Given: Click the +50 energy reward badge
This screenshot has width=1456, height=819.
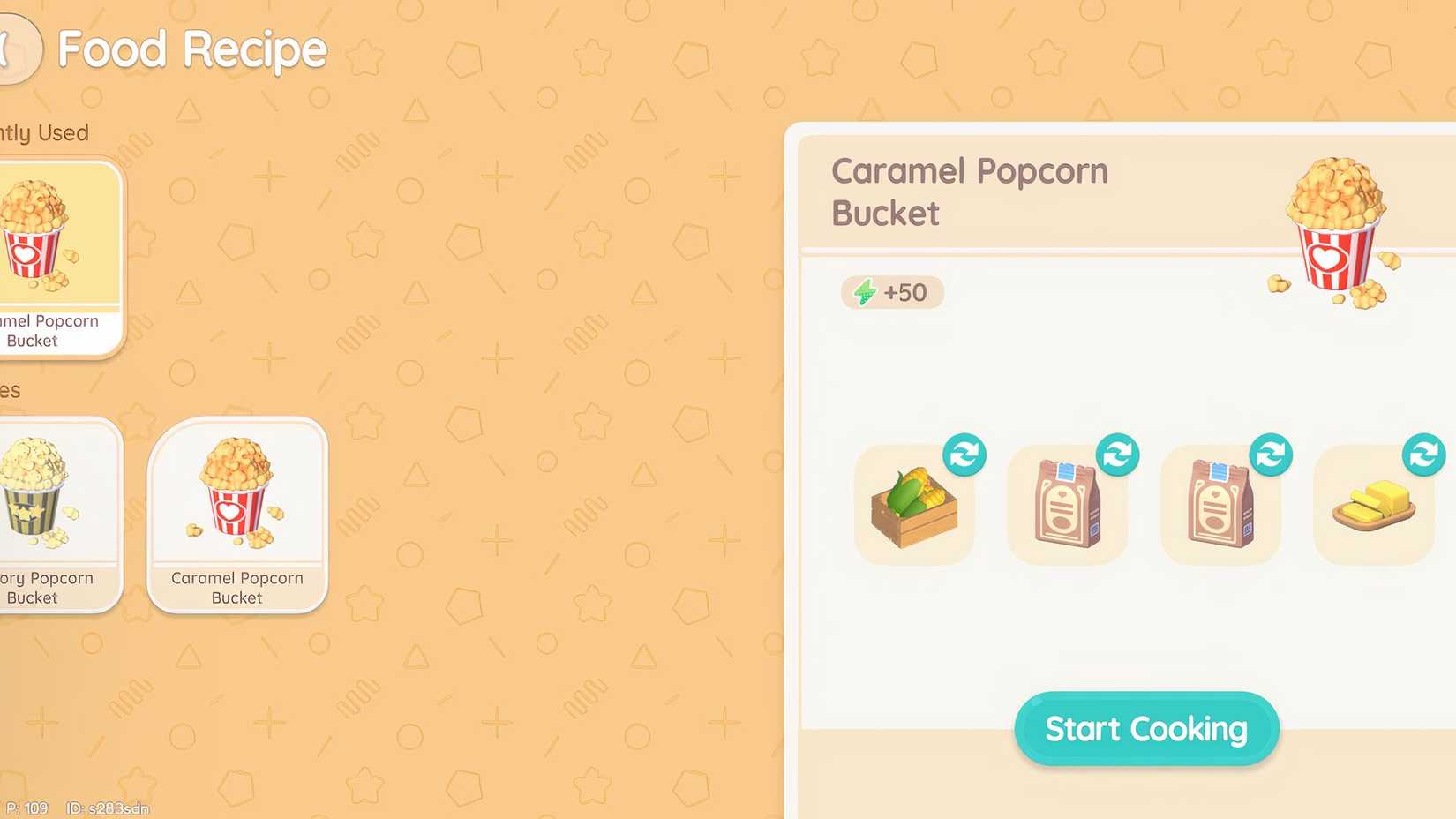Looking at the screenshot, I should point(891,292).
